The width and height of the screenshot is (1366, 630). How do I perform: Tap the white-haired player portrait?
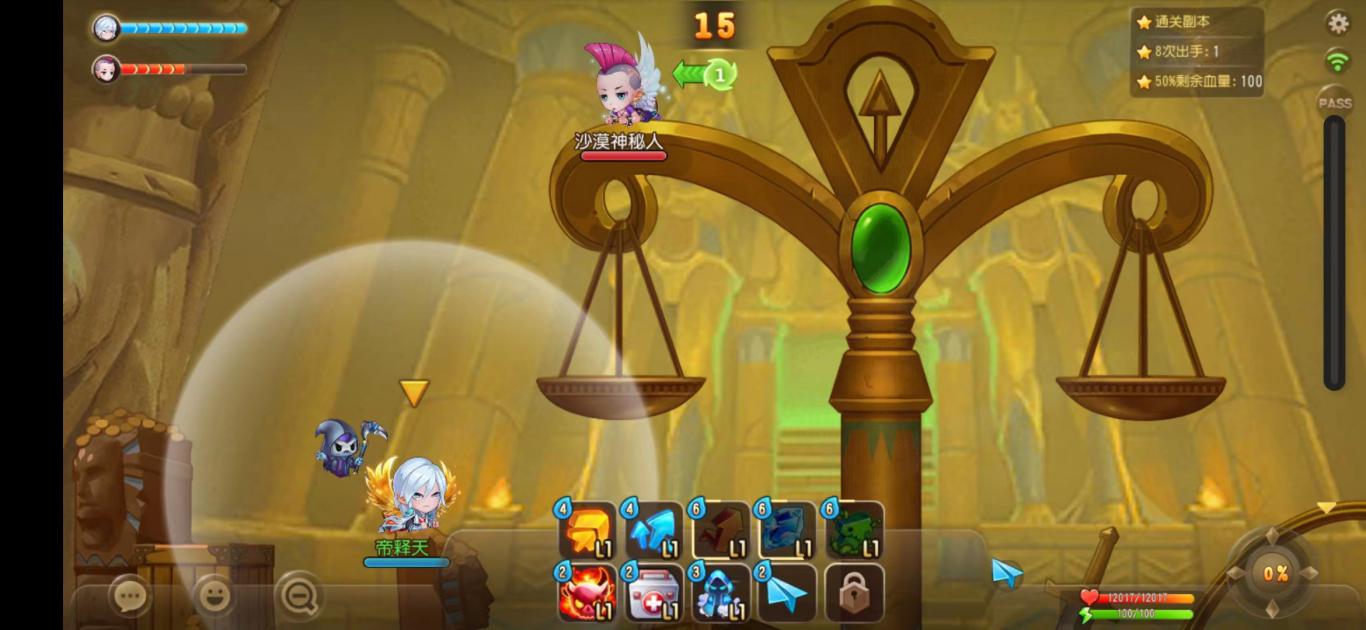(106, 28)
